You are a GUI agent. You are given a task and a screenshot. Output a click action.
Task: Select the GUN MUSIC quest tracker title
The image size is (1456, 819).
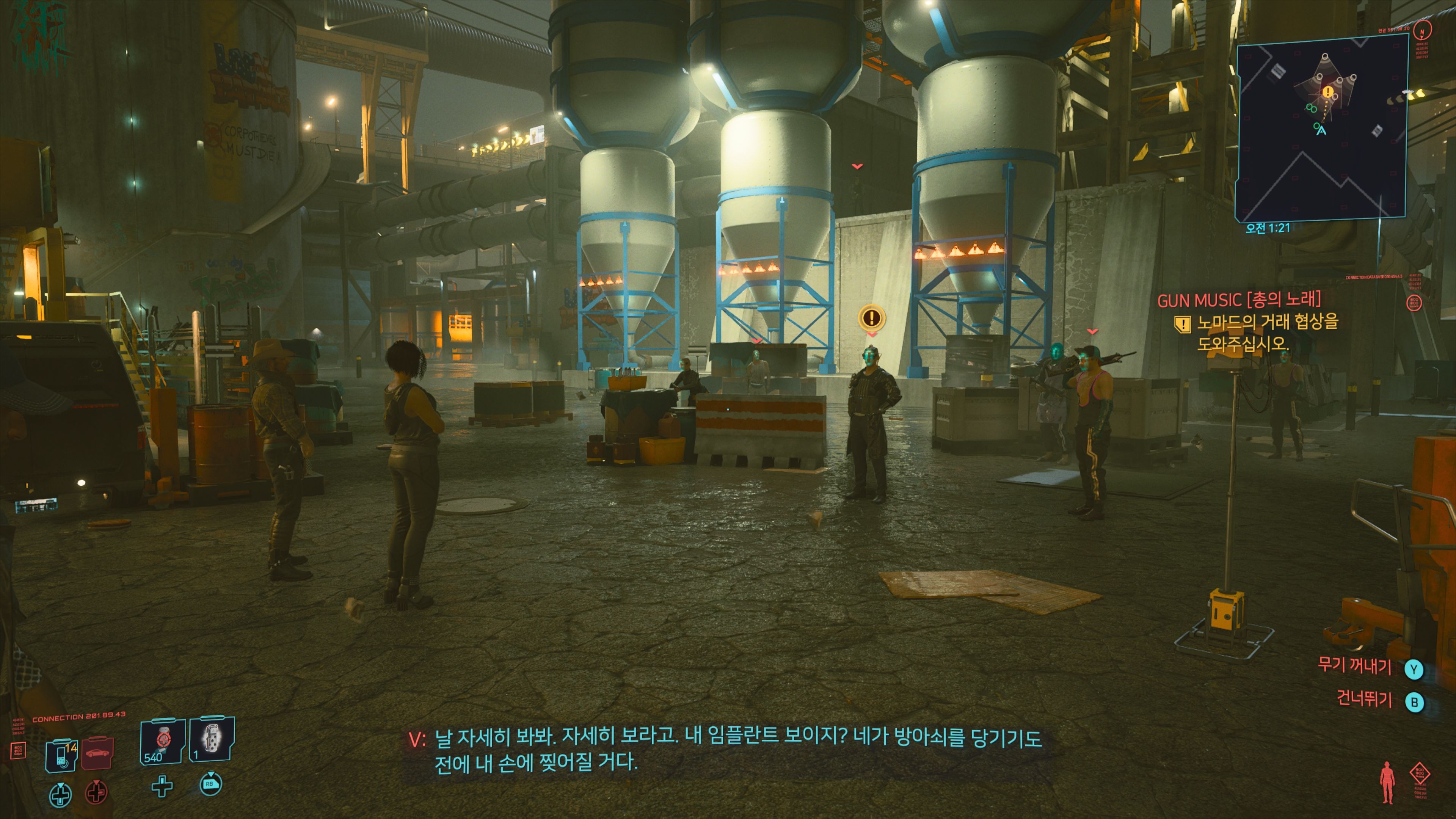(1238, 299)
